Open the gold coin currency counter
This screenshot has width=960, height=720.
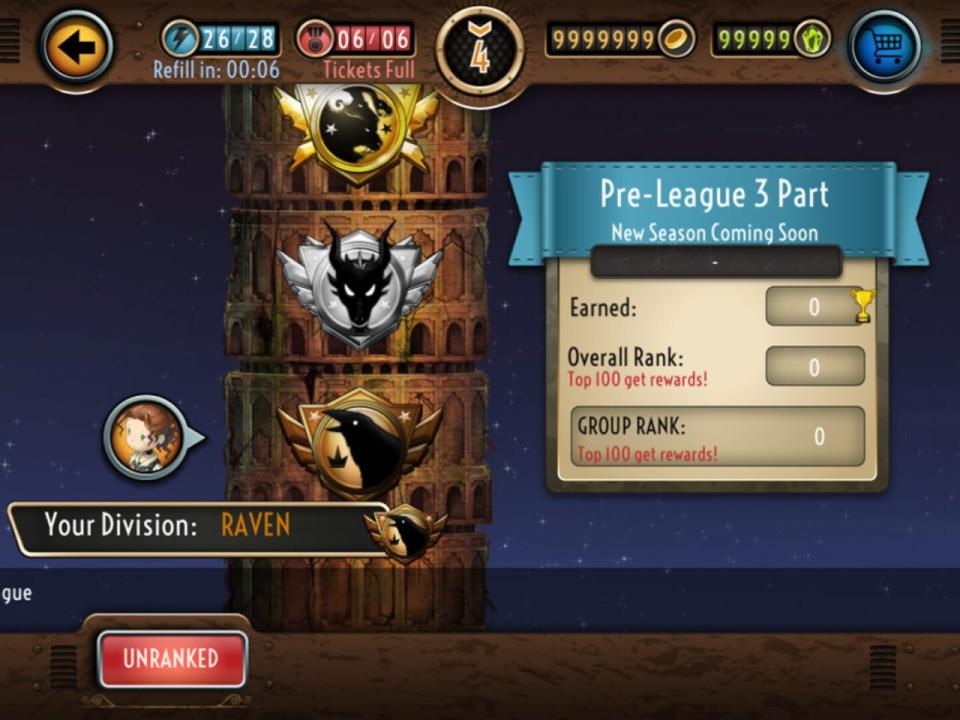point(620,40)
